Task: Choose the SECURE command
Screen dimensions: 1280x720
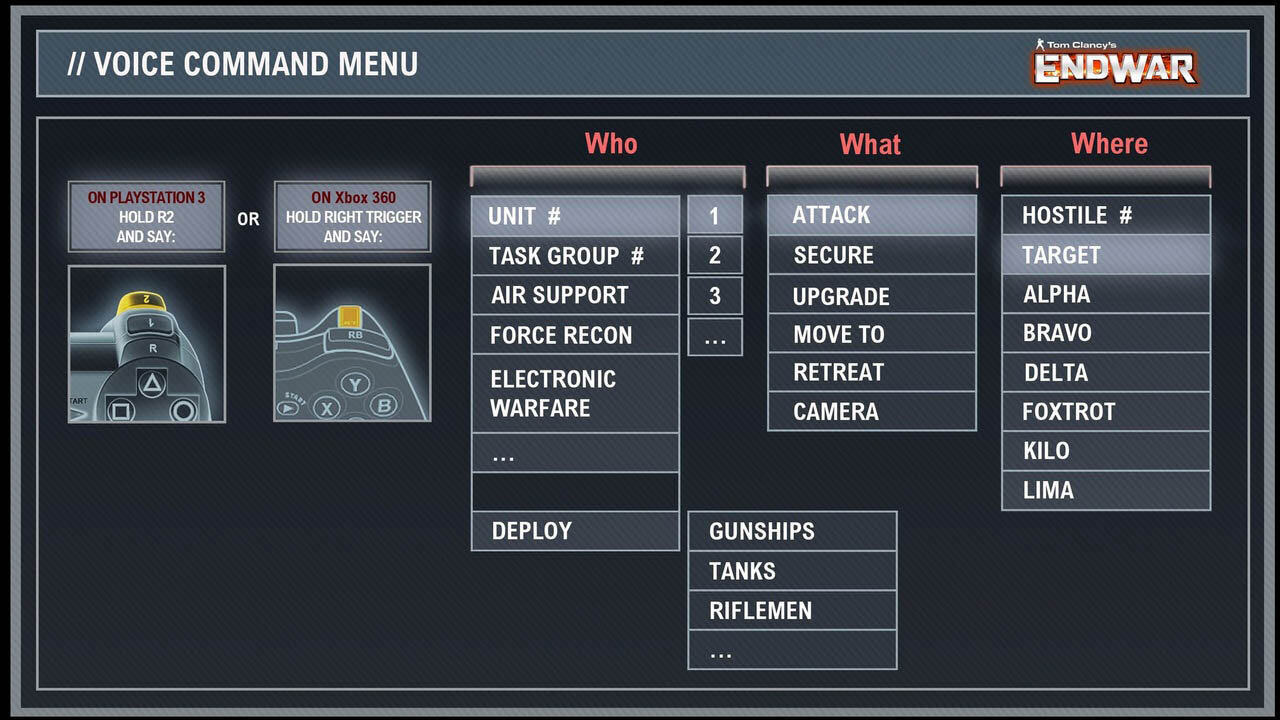Action: coord(871,255)
